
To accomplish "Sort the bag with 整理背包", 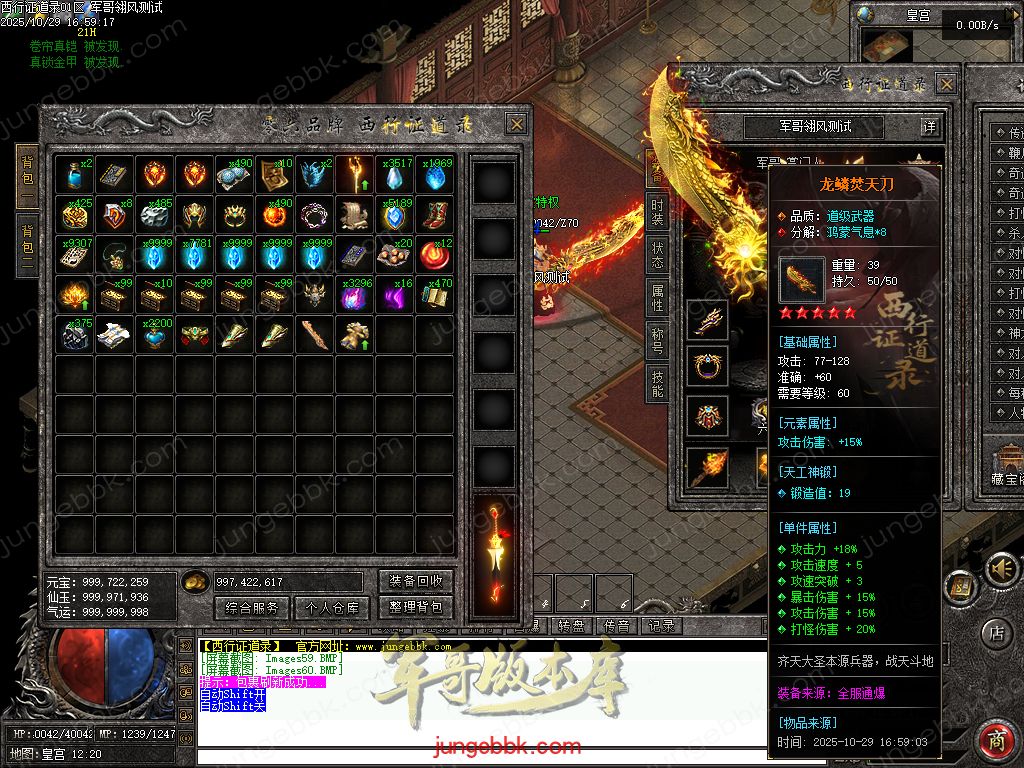I will coord(416,607).
